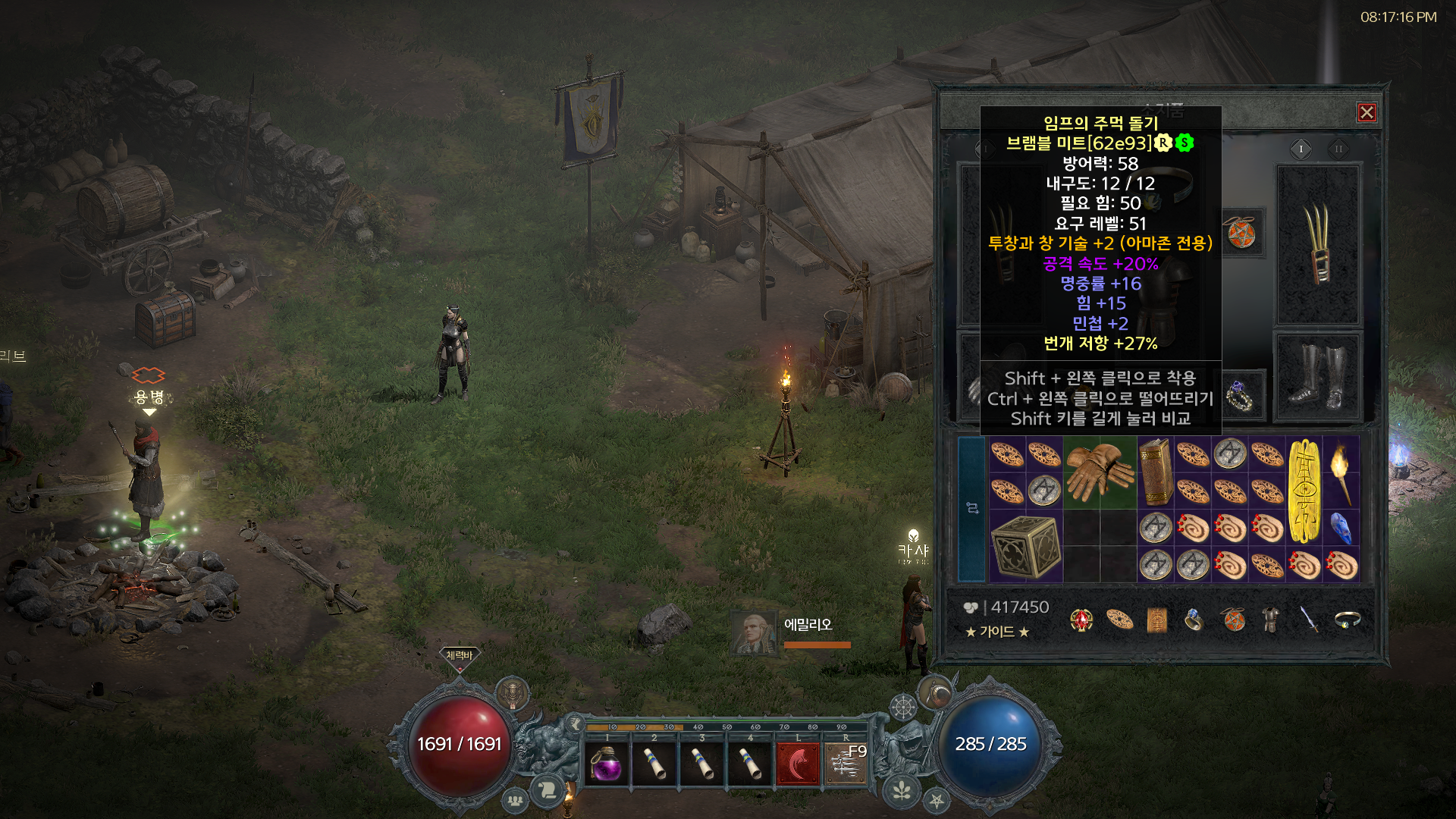The height and width of the screenshot is (819, 1456).
Task: Select the leather gloves in inventory
Action: pos(1099,472)
